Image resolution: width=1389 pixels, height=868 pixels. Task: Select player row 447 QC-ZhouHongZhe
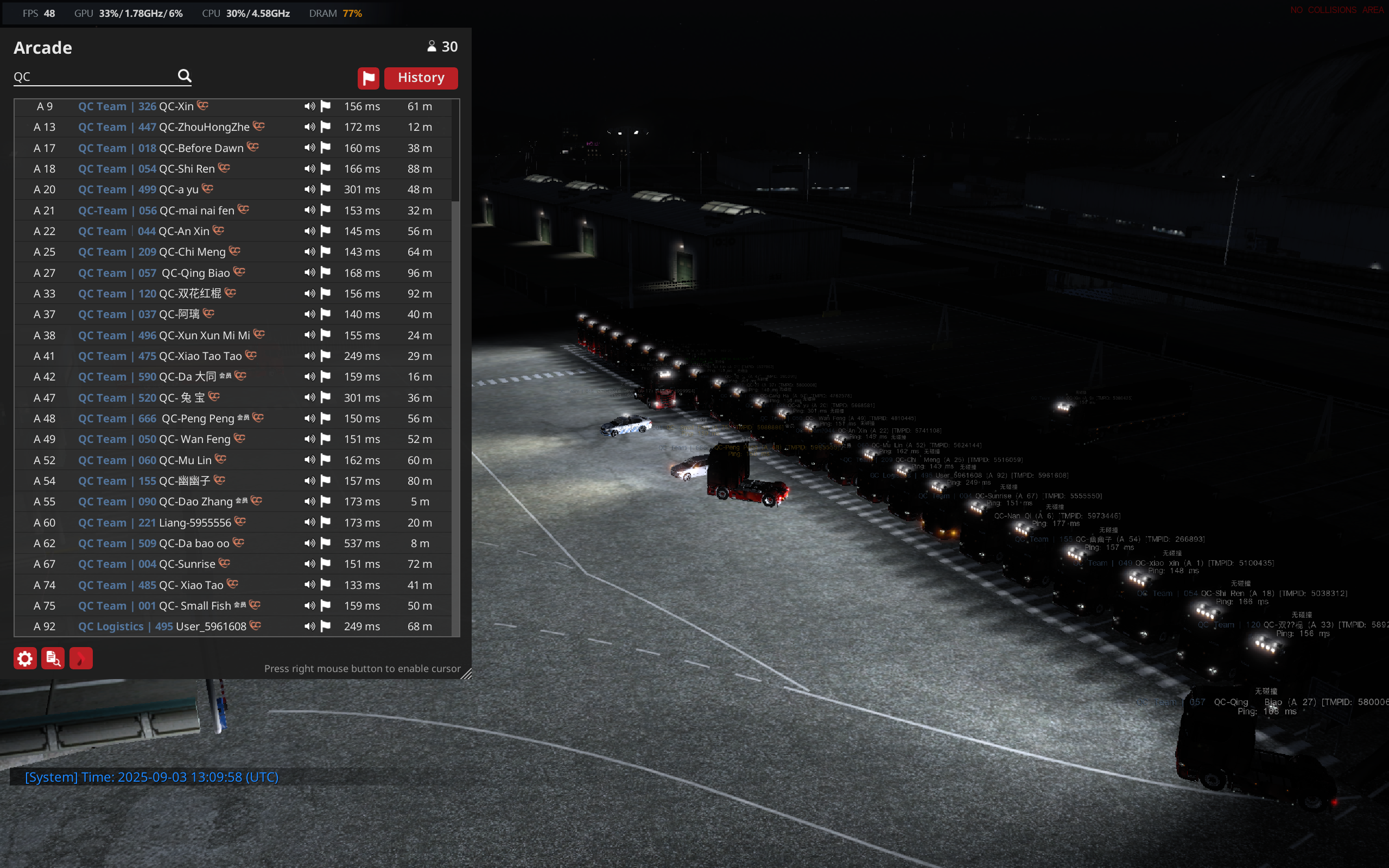point(204,127)
